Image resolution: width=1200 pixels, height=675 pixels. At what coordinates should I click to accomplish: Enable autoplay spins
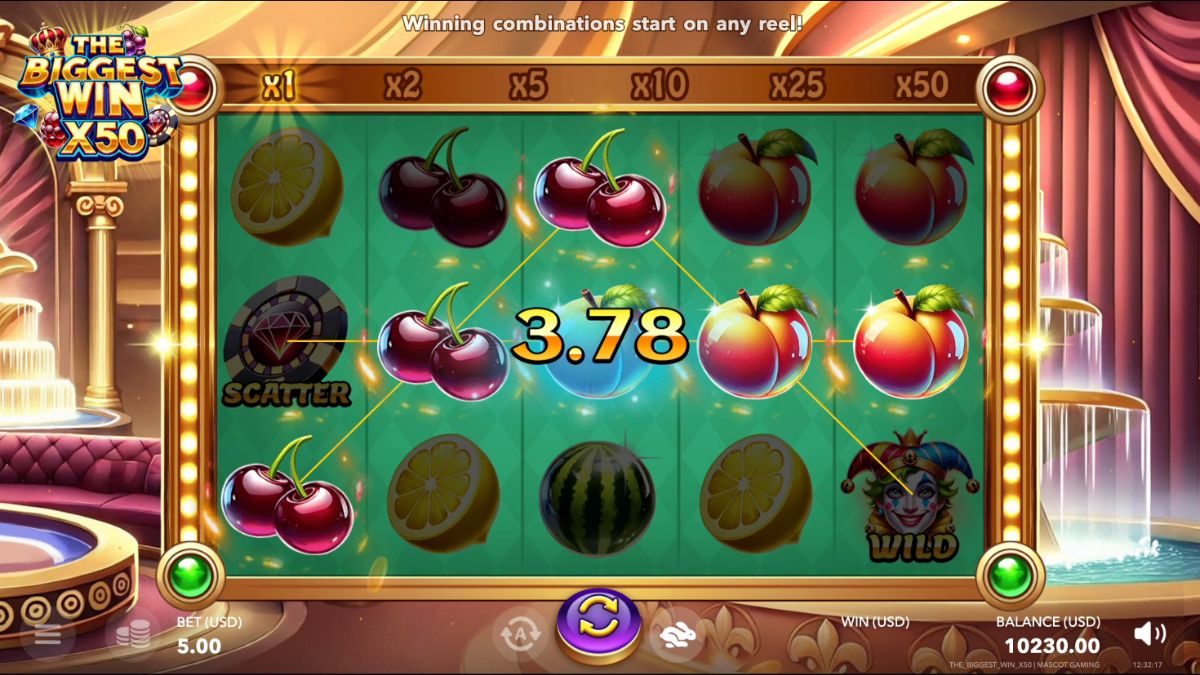click(x=520, y=634)
